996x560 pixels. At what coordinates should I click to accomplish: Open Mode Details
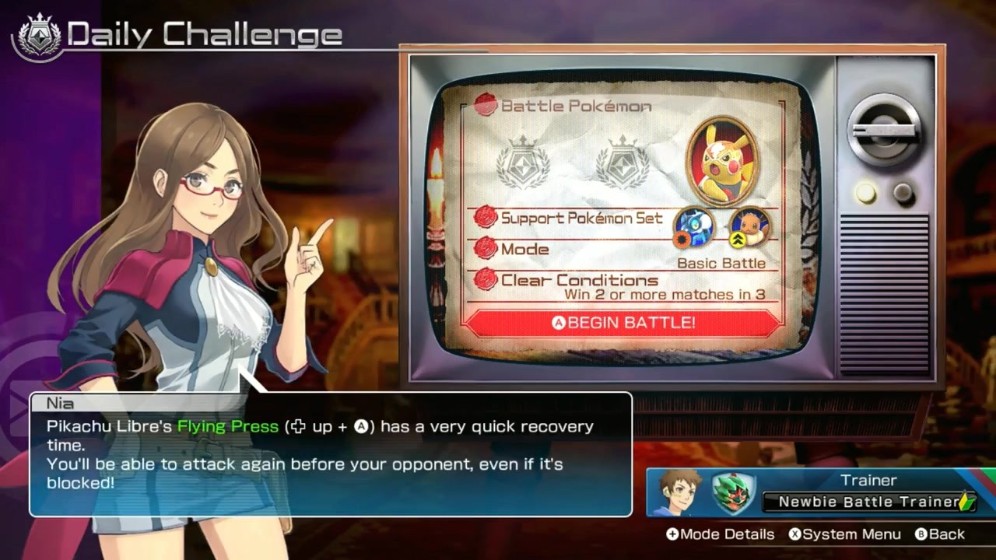[720, 535]
